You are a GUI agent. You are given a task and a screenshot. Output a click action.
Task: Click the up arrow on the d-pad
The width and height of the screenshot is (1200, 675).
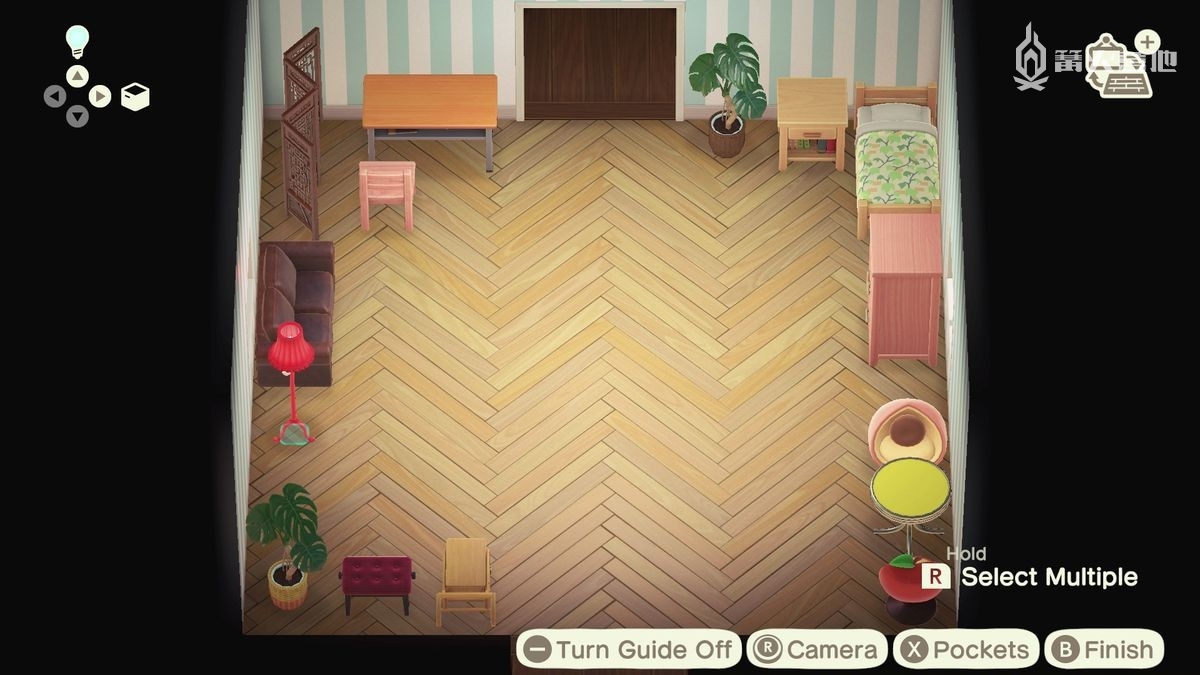[x=77, y=75]
